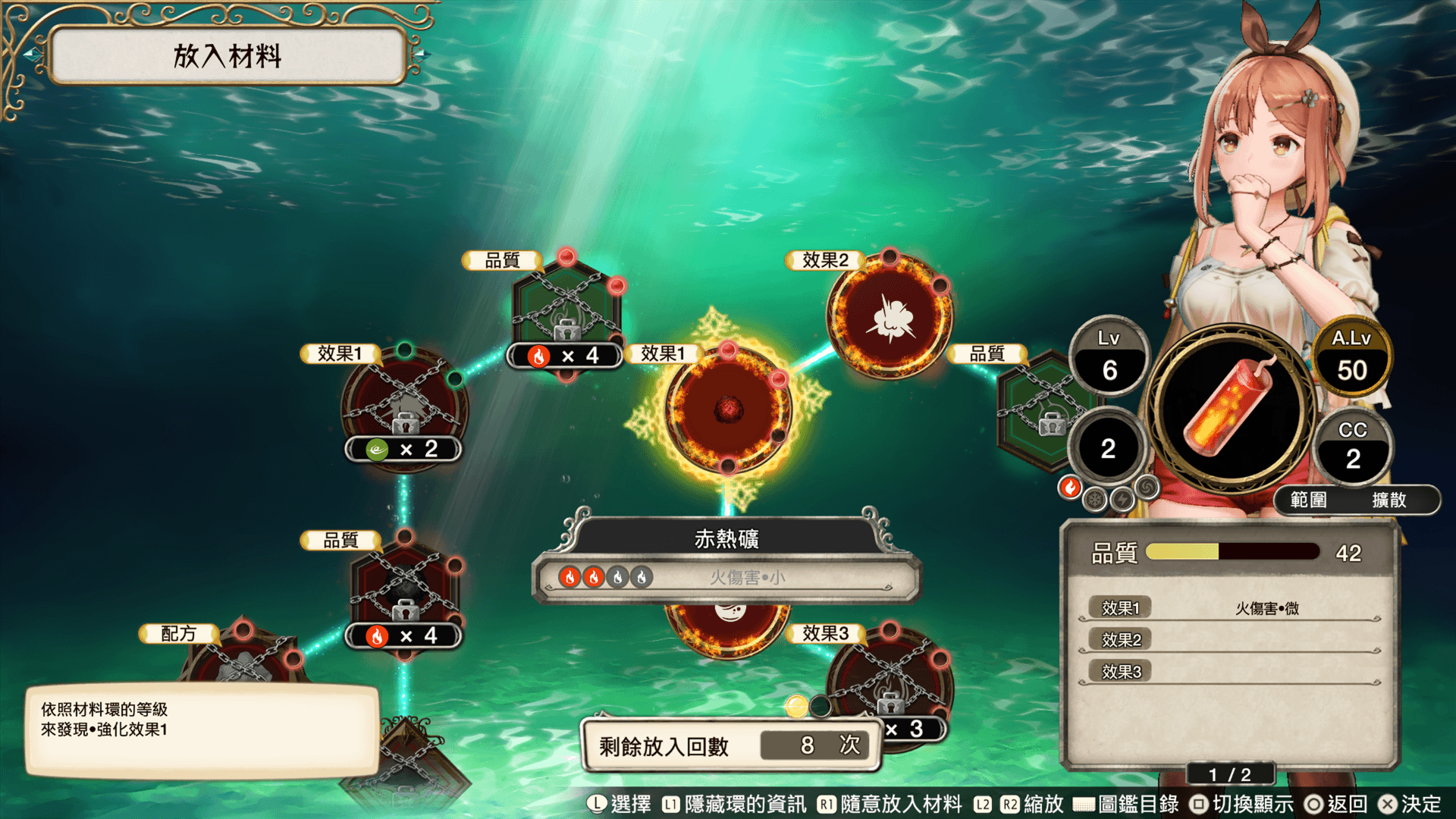Click the fire element icon under the item

[x=1070, y=488]
